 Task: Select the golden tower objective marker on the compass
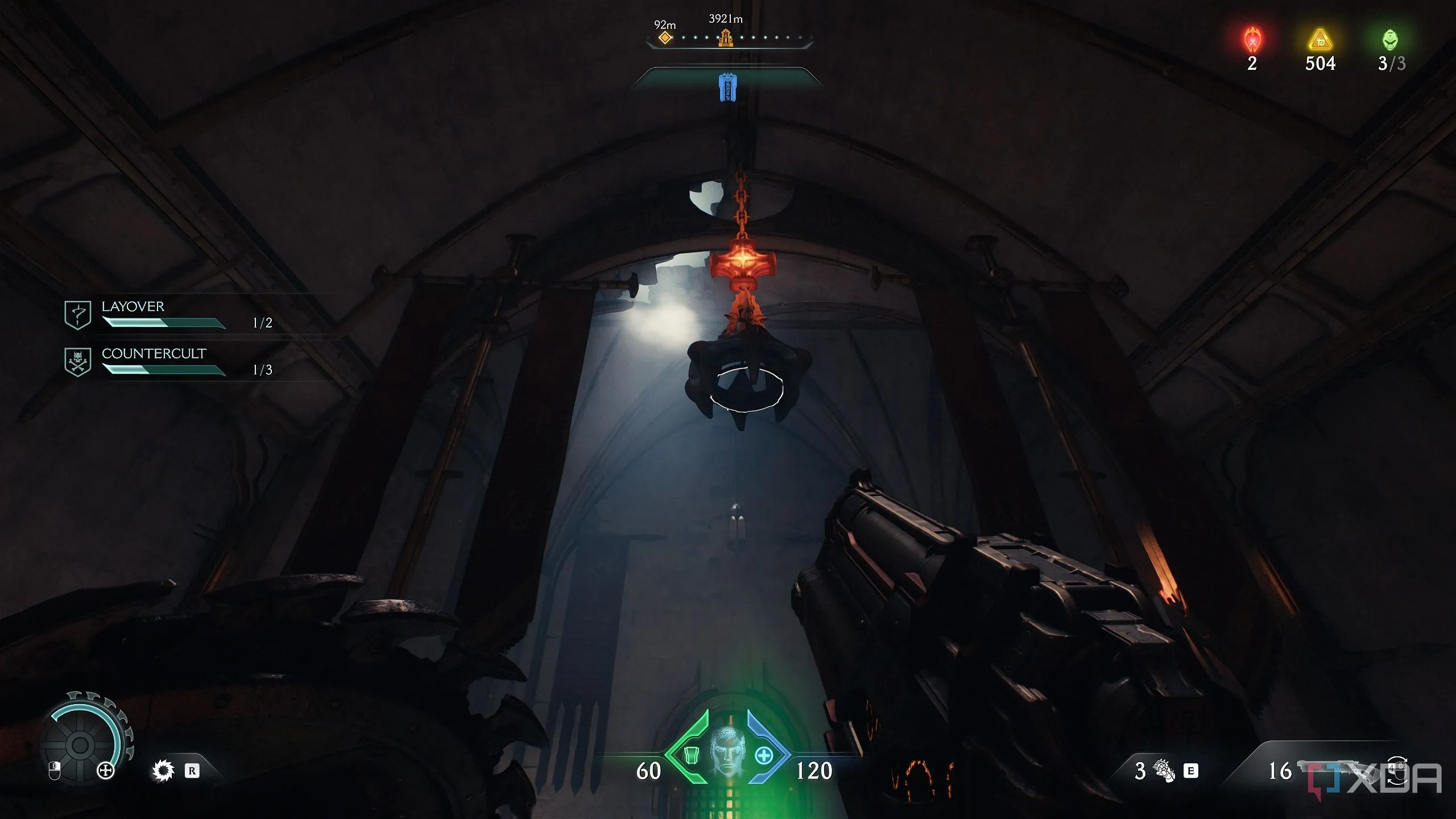(725, 38)
